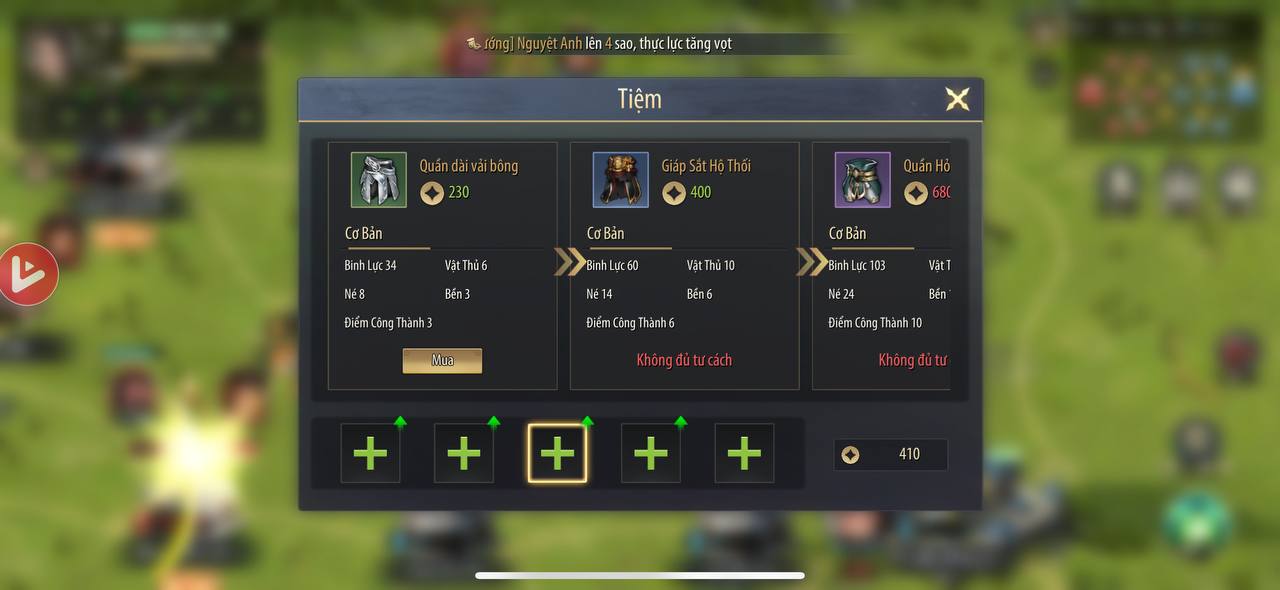Tap the red video recorder overlay button
Viewport: 1280px width, 590px height.
coord(27,274)
